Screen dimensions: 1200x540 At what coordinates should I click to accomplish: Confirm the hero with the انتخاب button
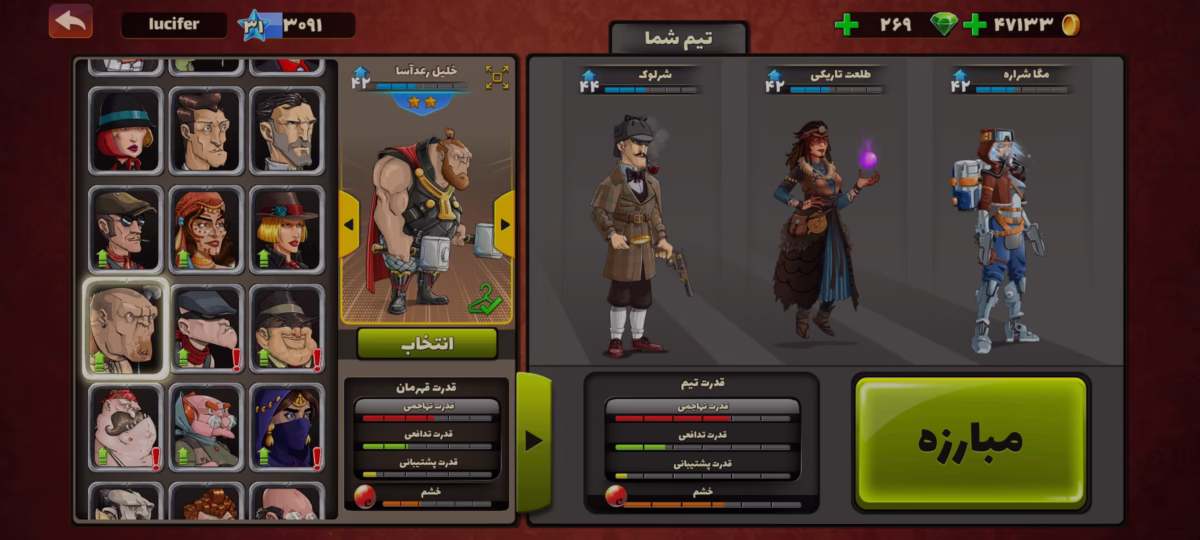click(427, 343)
